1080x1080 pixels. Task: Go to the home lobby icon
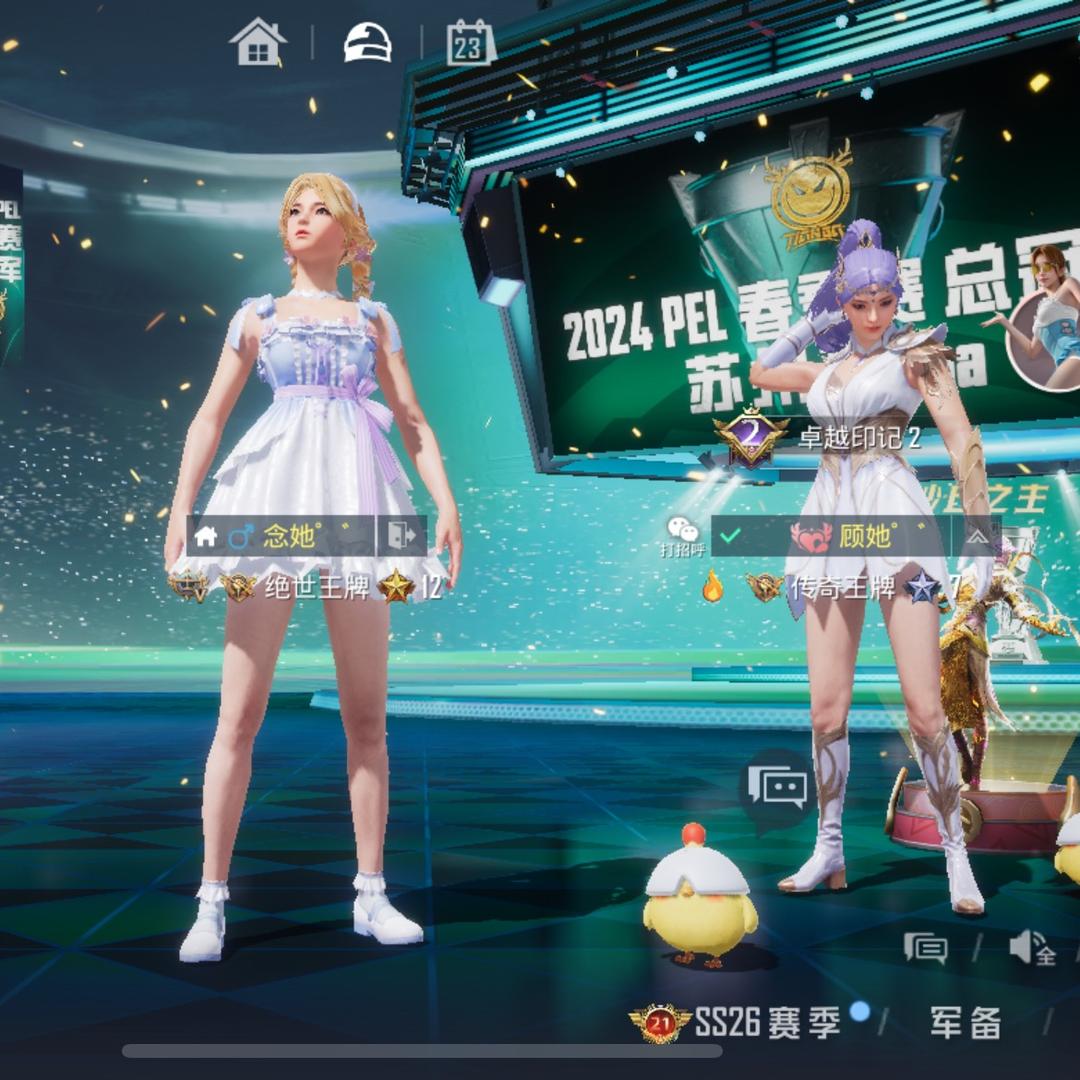tap(258, 42)
